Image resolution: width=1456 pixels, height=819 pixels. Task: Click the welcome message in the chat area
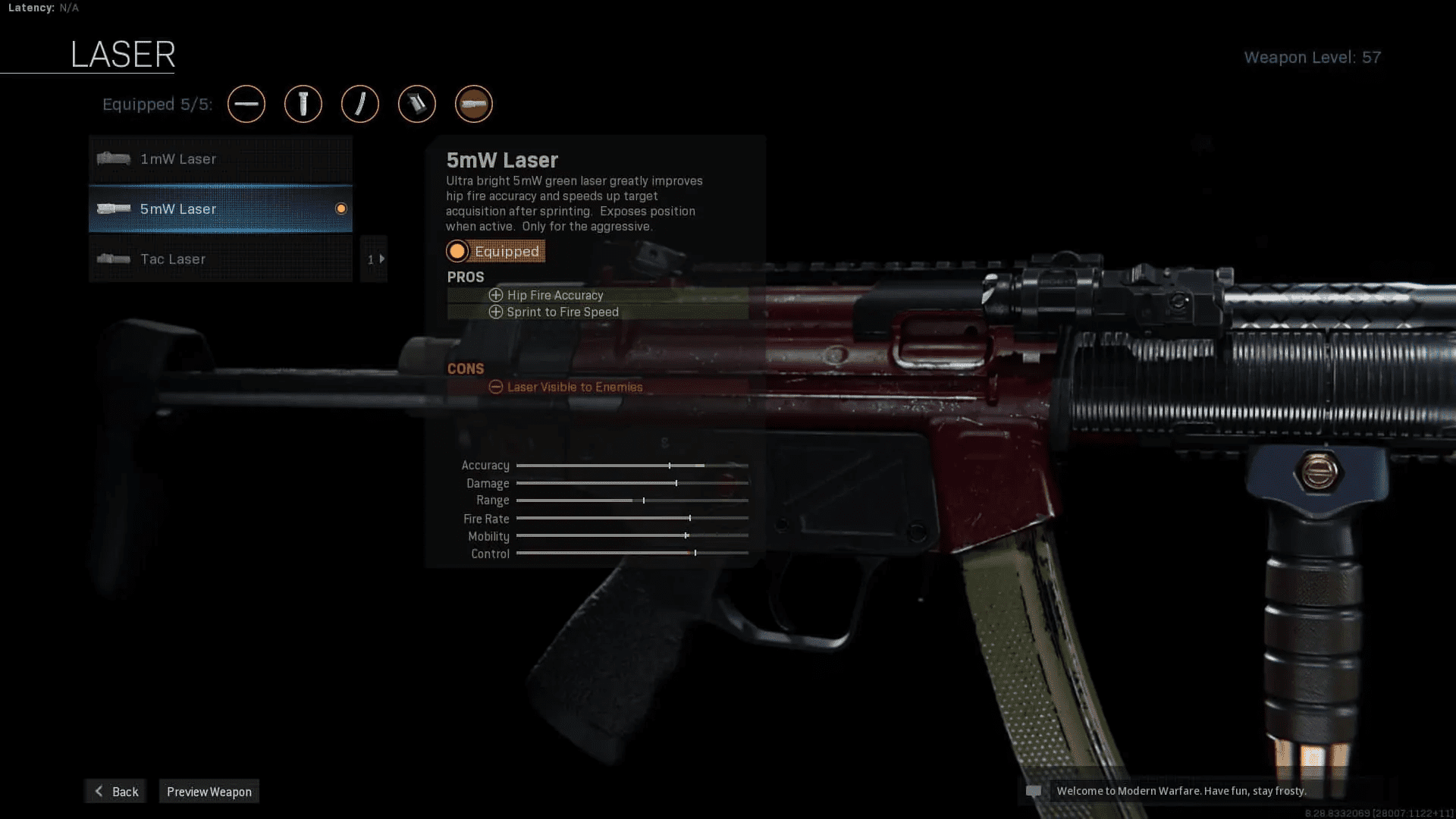tap(1181, 791)
